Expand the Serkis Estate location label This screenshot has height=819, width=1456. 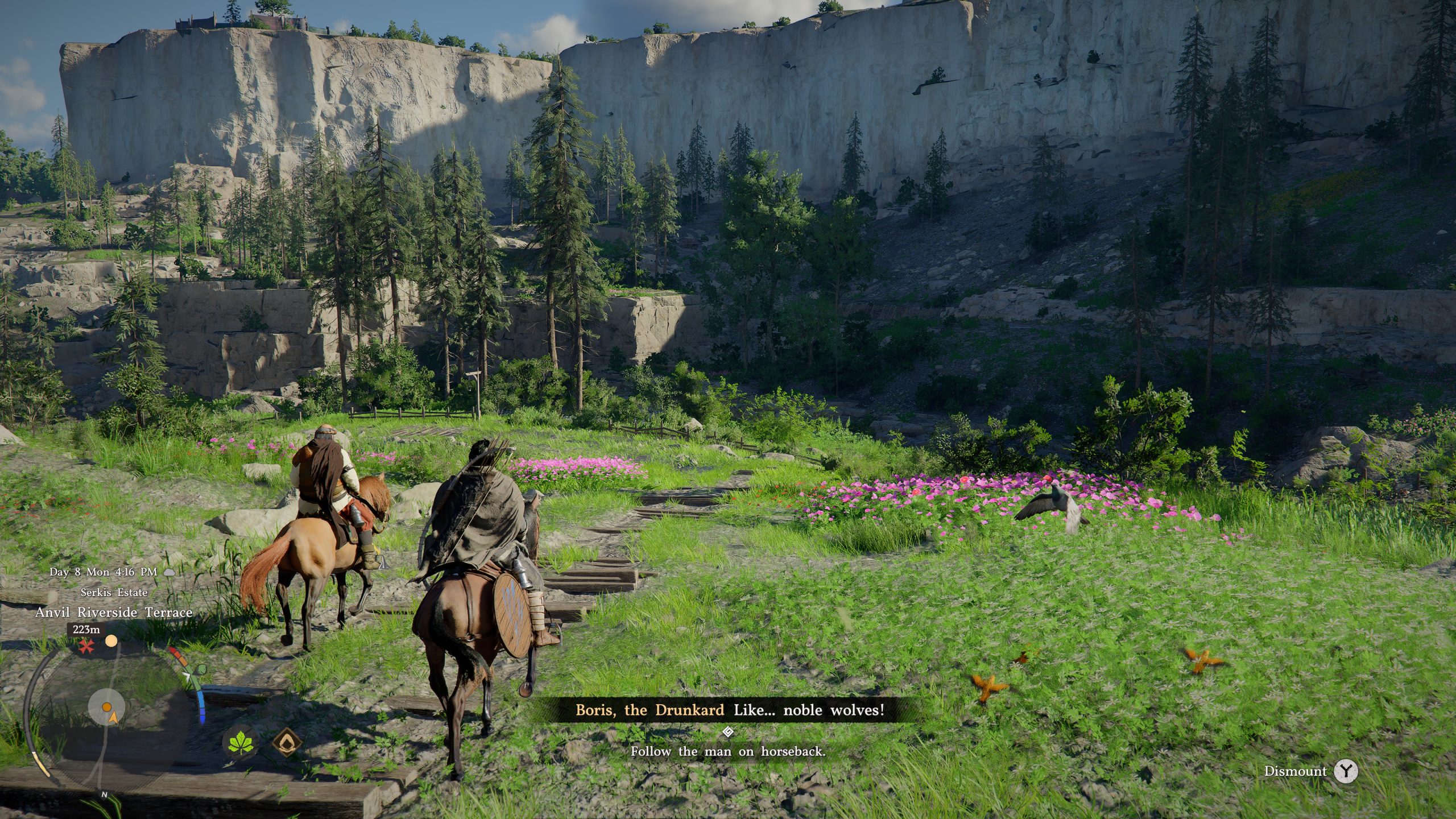point(115,594)
